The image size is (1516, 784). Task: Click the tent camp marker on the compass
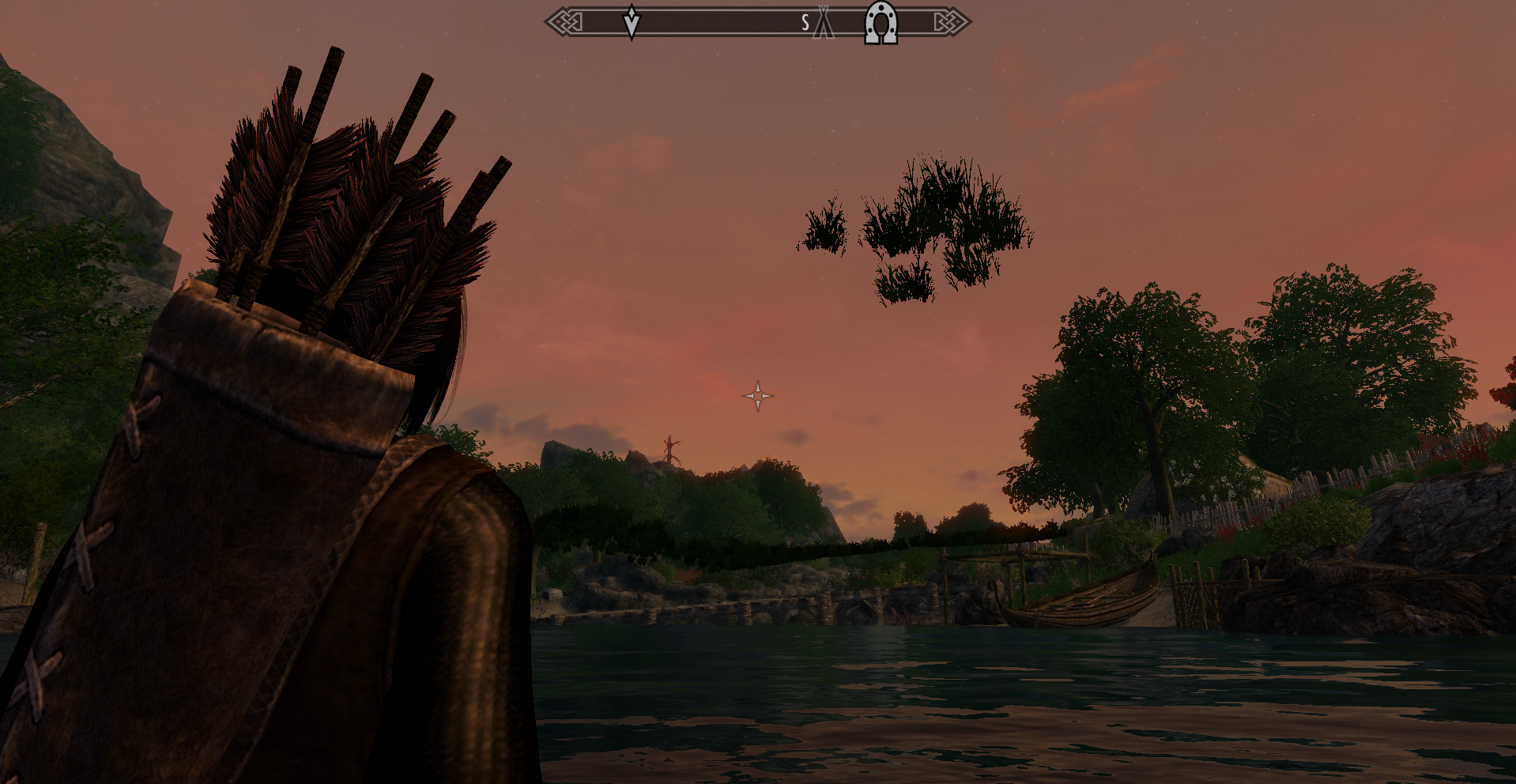point(824,24)
